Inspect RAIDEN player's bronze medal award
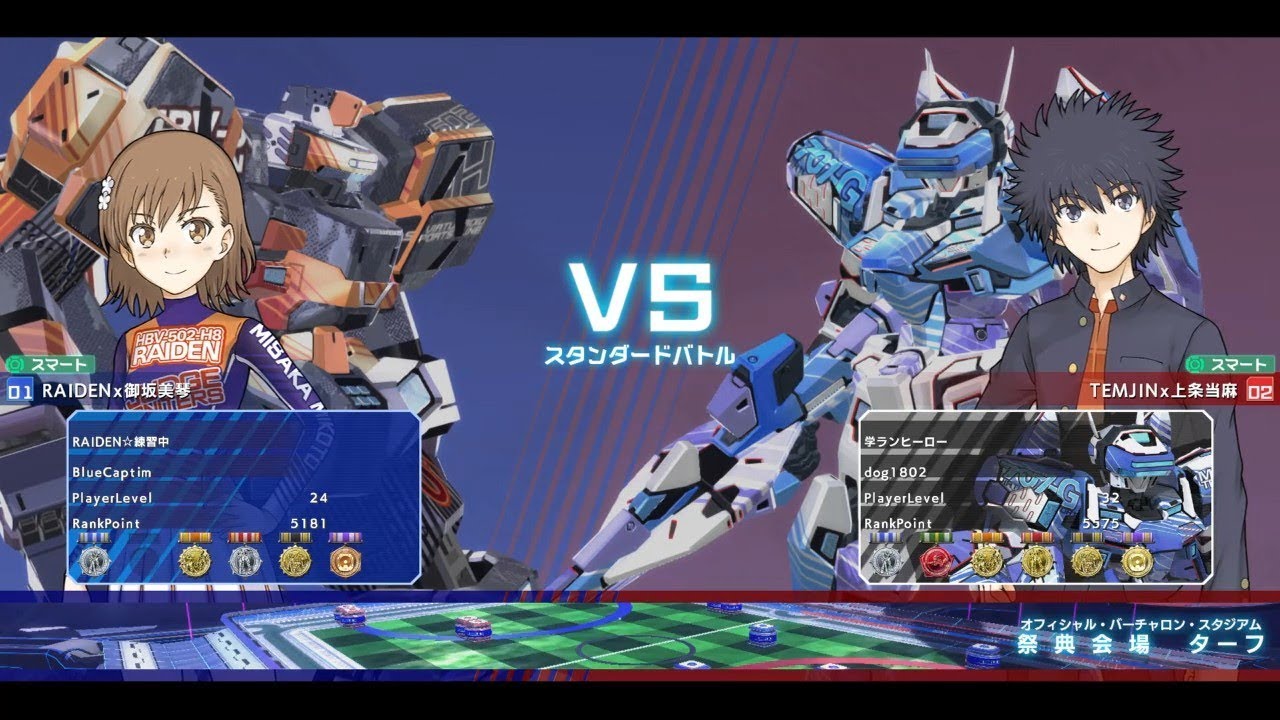 (x=345, y=560)
